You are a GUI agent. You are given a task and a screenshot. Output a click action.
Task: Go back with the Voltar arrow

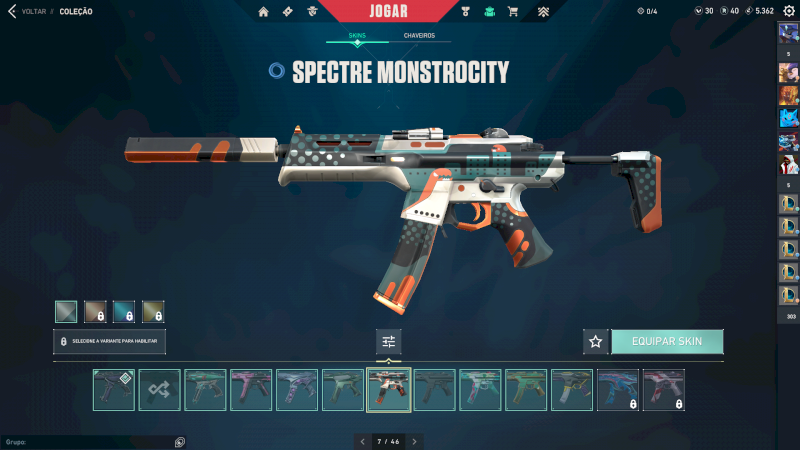coord(12,11)
